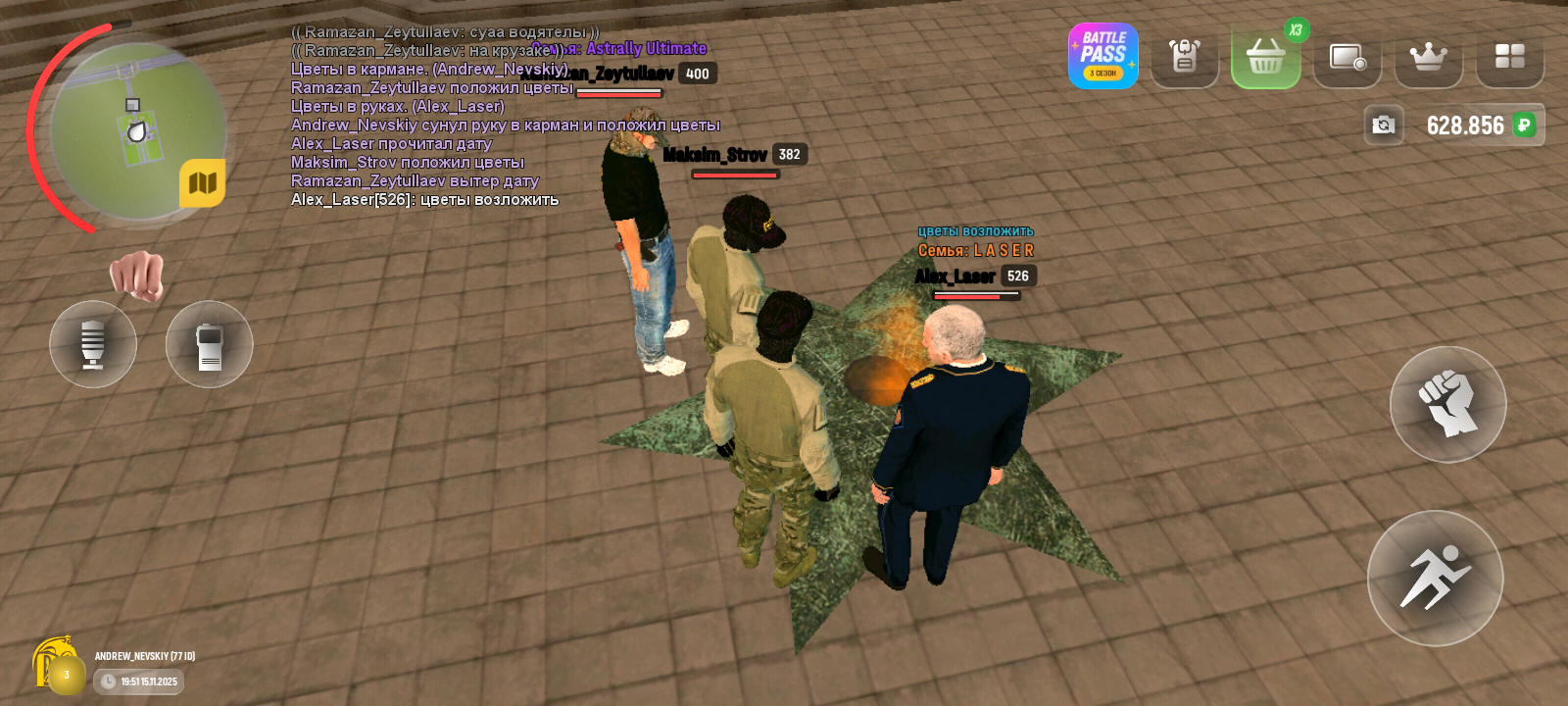The image size is (1568, 706).
Task: Tap the sprint running-man button
Action: click(1435, 578)
